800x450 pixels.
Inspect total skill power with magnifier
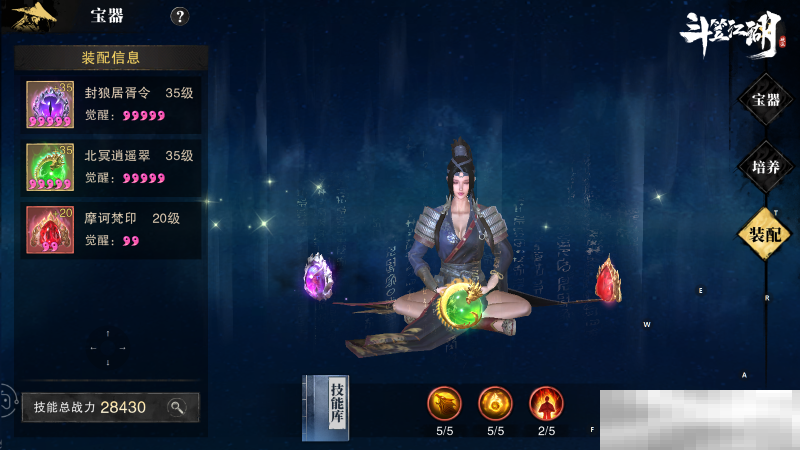pyautogui.click(x=177, y=407)
